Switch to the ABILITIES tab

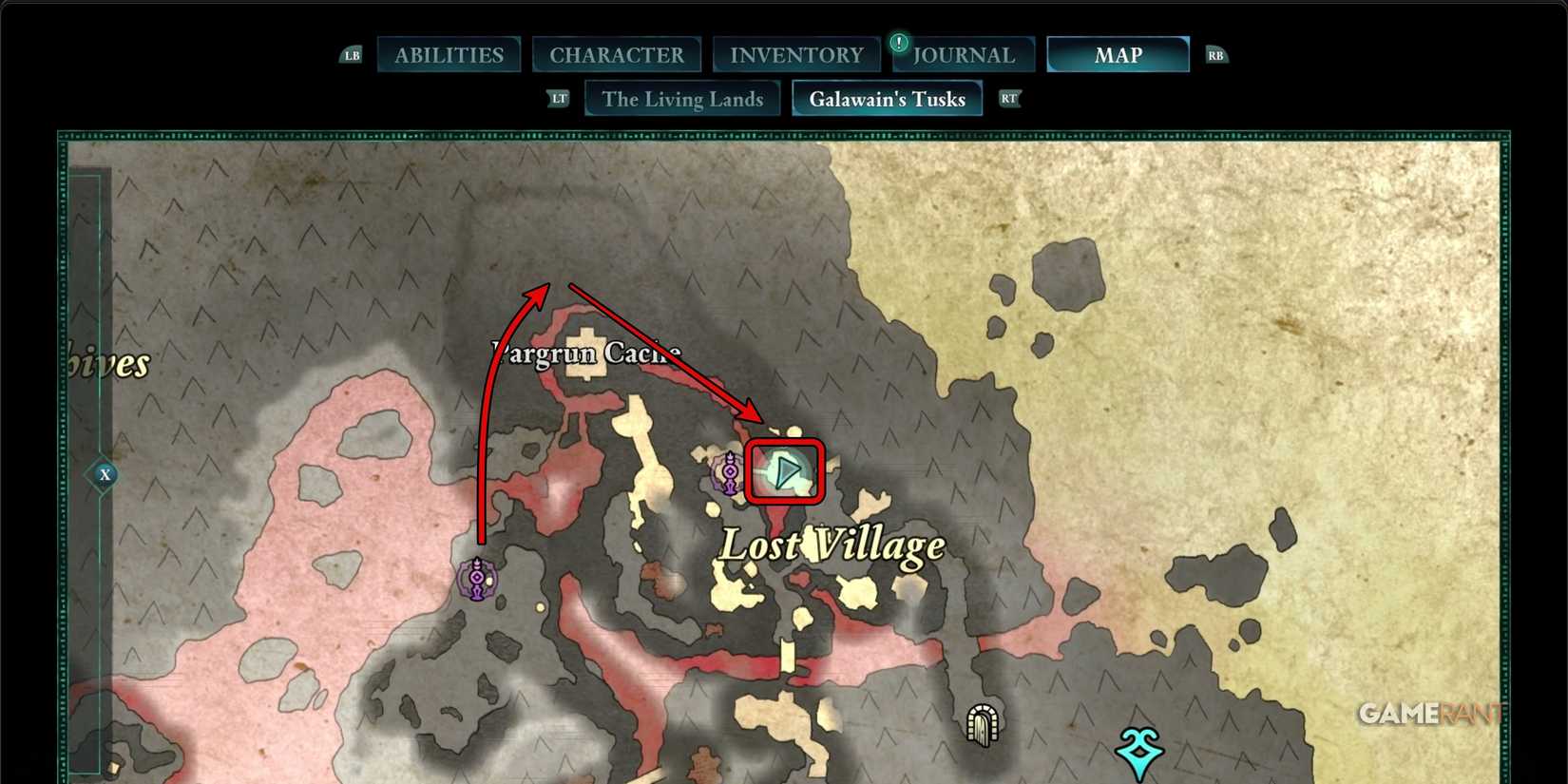449,54
